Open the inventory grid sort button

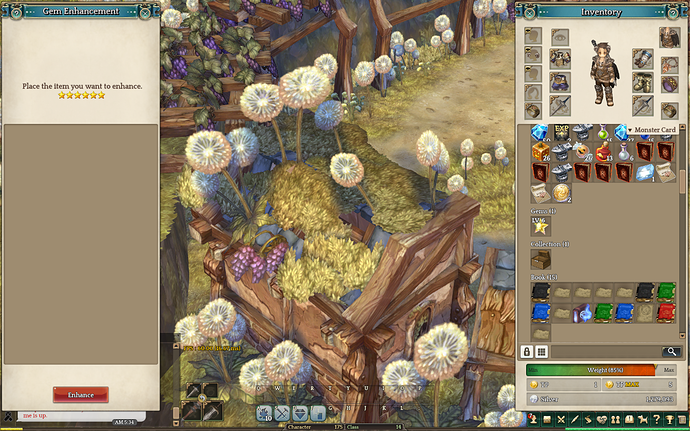pyautogui.click(x=541, y=352)
